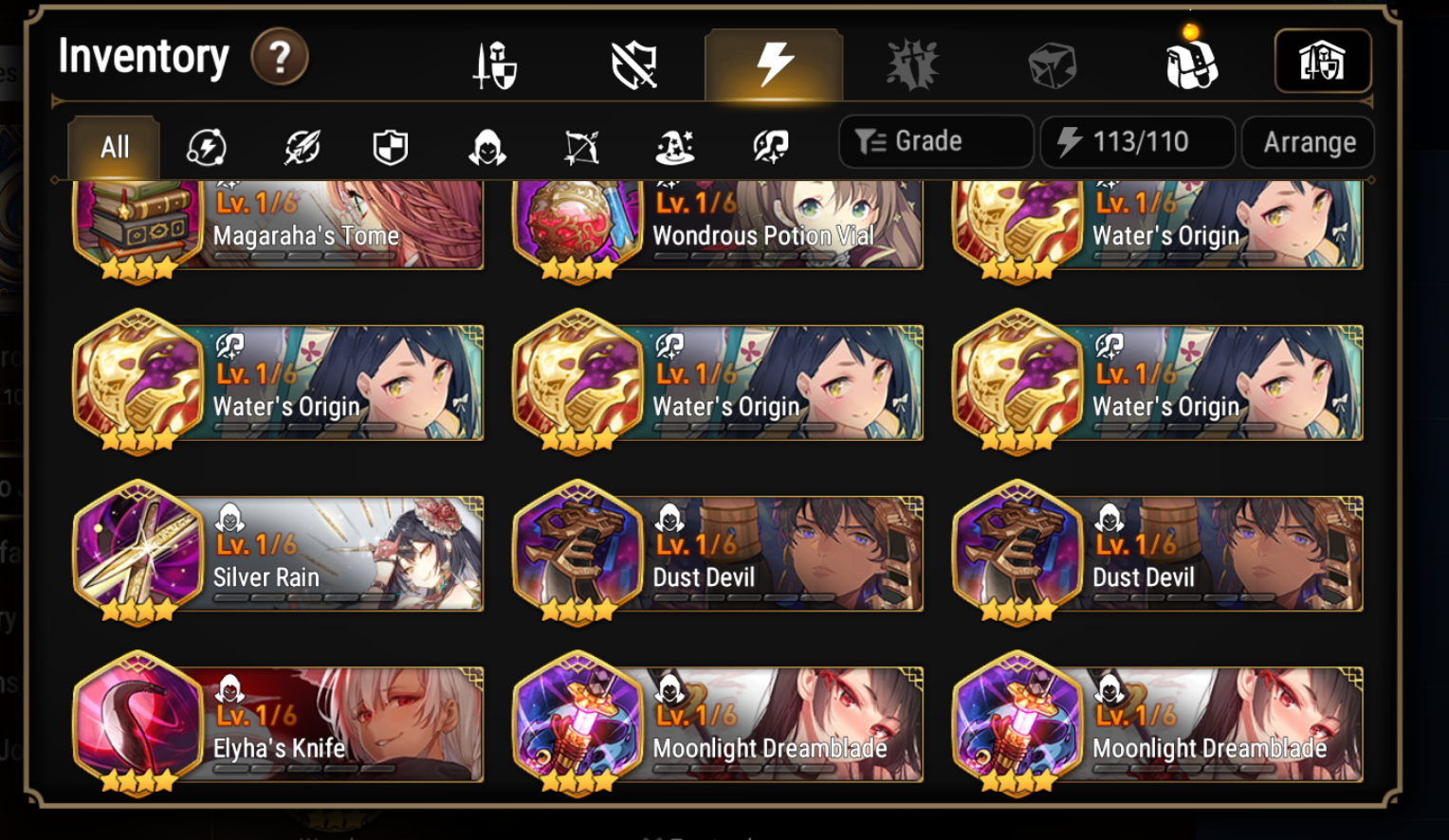Screen dimensions: 1449x840
Task: Switch to the All filter tab
Action: 112,145
